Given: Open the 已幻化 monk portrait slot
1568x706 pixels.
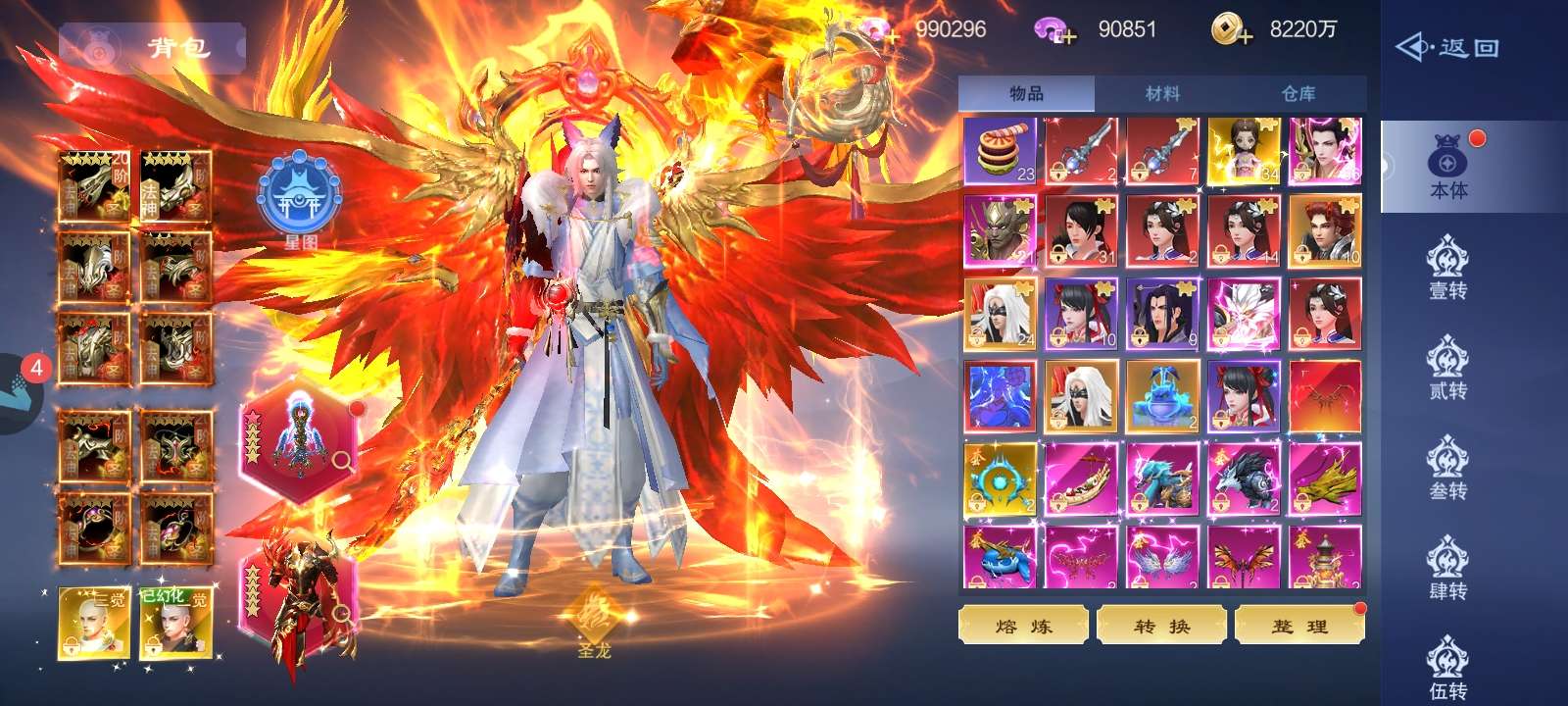Looking at the screenshot, I should point(176,624).
